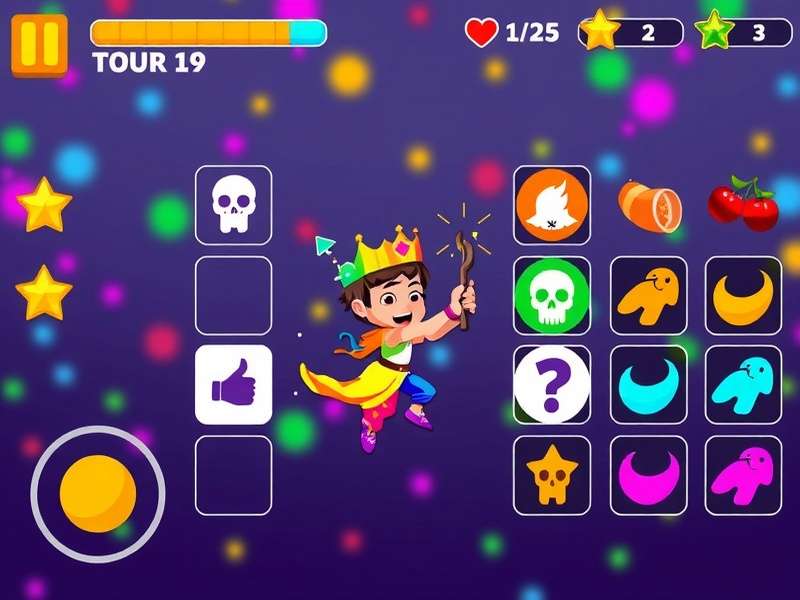The height and width of the screenshot is (600, 800).
Task: Select the red cherries icon
Action: pyautogui.click(x=743, y=203)
